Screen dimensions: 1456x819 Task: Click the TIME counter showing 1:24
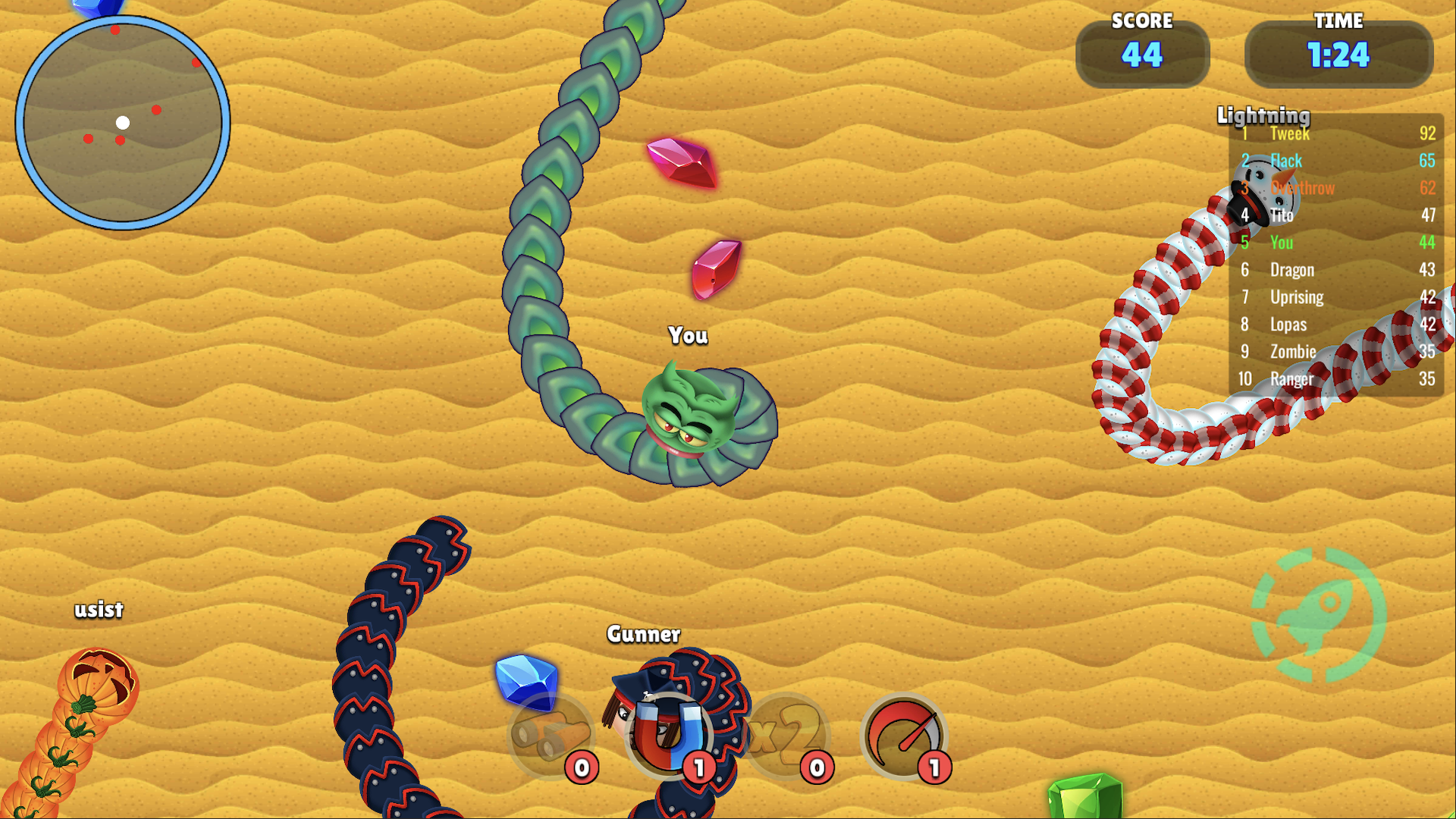(1339, 55)
